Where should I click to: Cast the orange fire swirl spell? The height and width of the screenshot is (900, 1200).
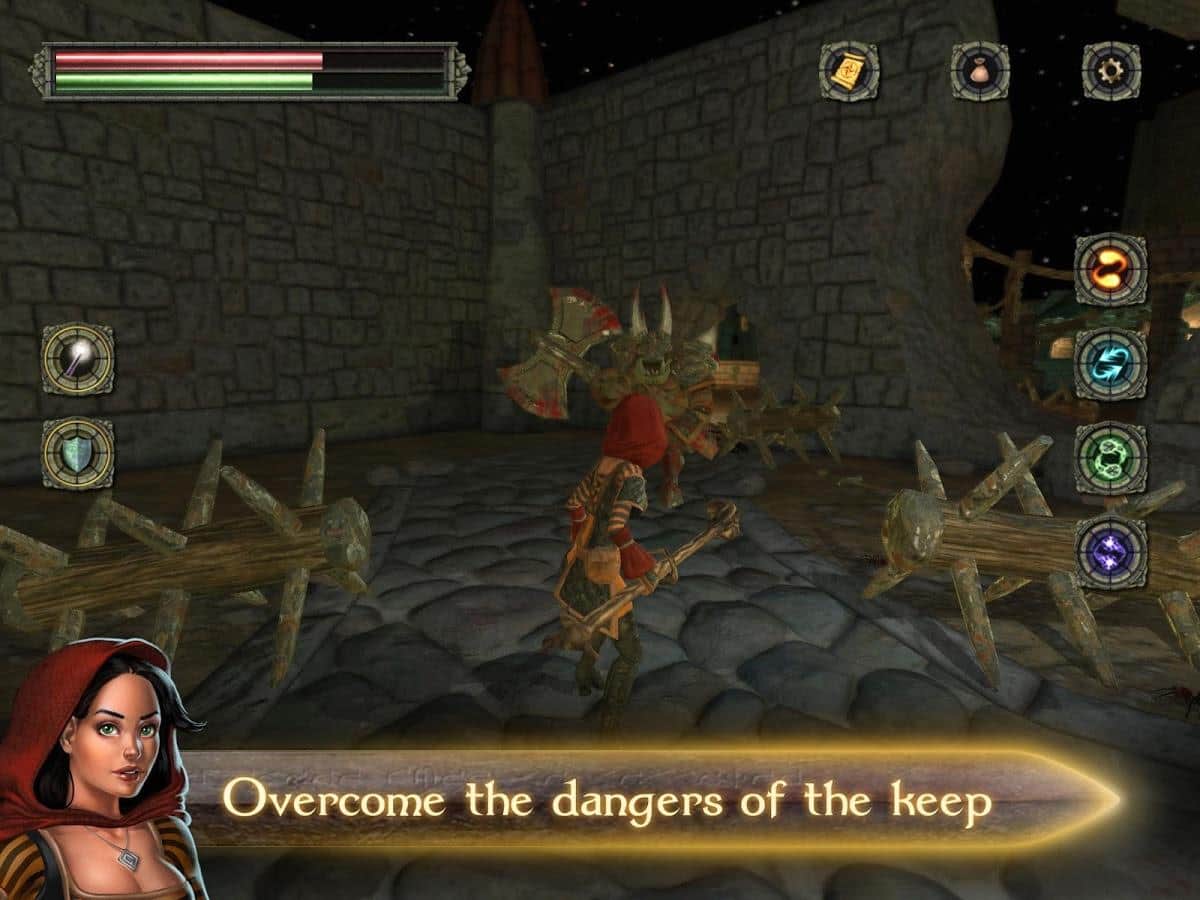1110,269
